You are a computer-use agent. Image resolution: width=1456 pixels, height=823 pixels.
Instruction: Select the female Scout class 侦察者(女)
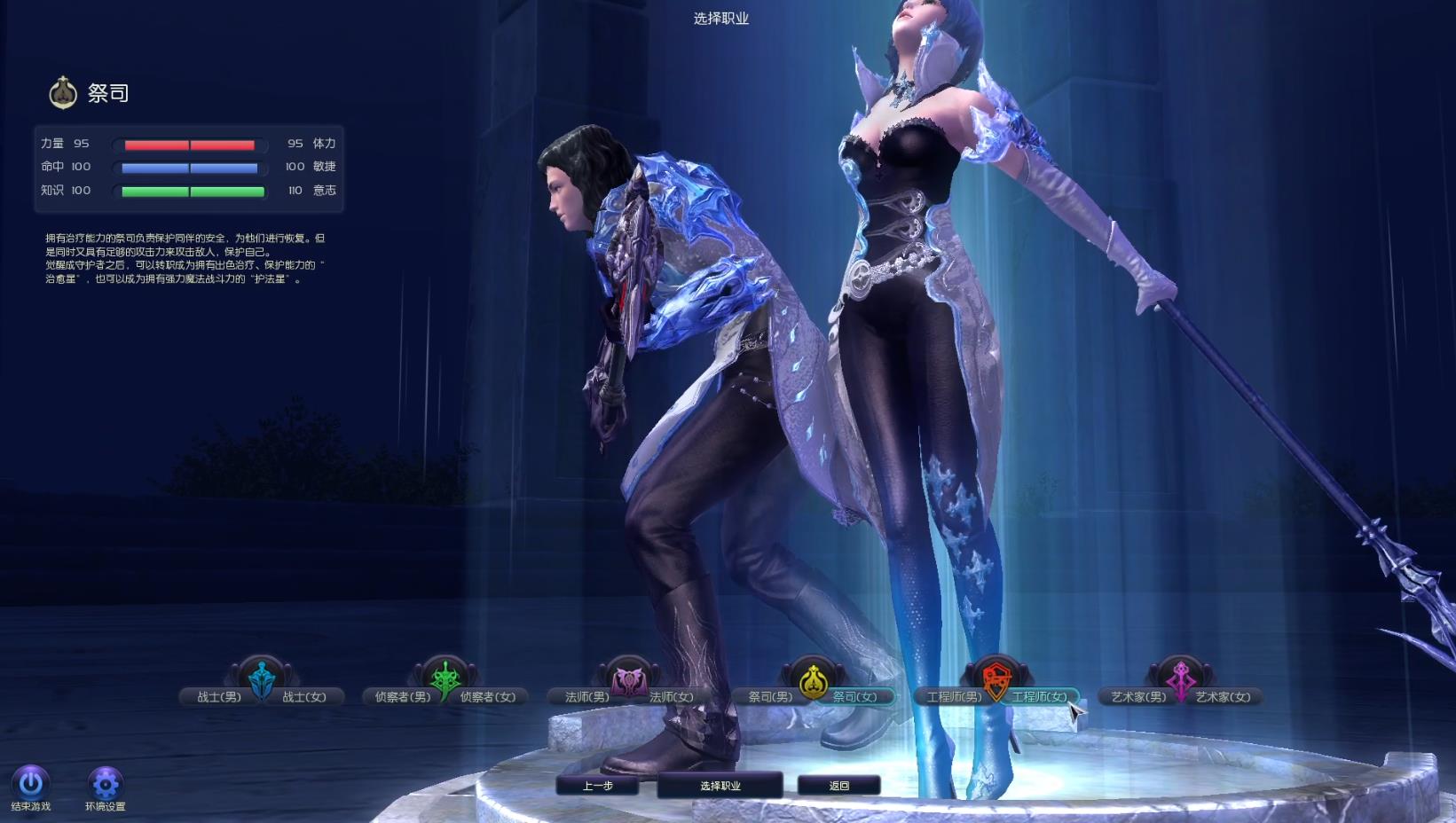click(488, 697)
